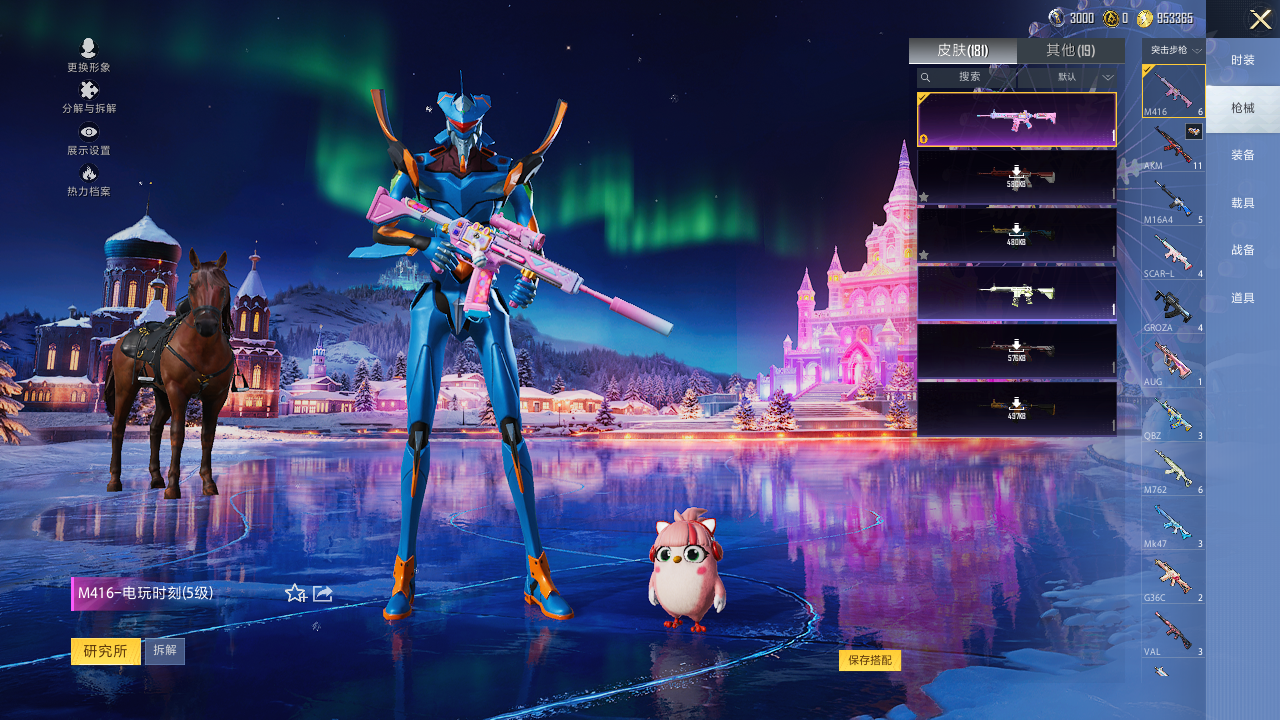This screenshot has width=1280, height=720.
Task: Switch to the 皮肤 skins tab
Action: tap(962, 51)
